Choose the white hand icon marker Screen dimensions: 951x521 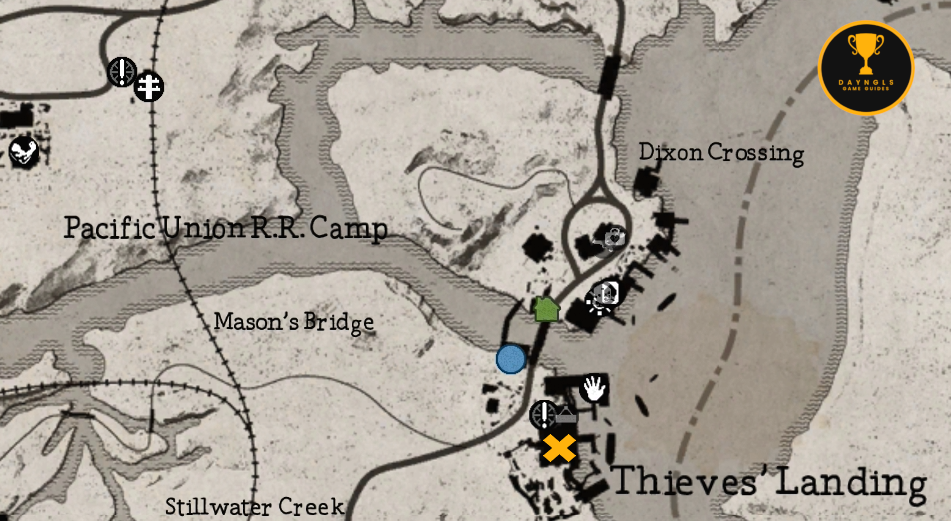tap(594, 388)
